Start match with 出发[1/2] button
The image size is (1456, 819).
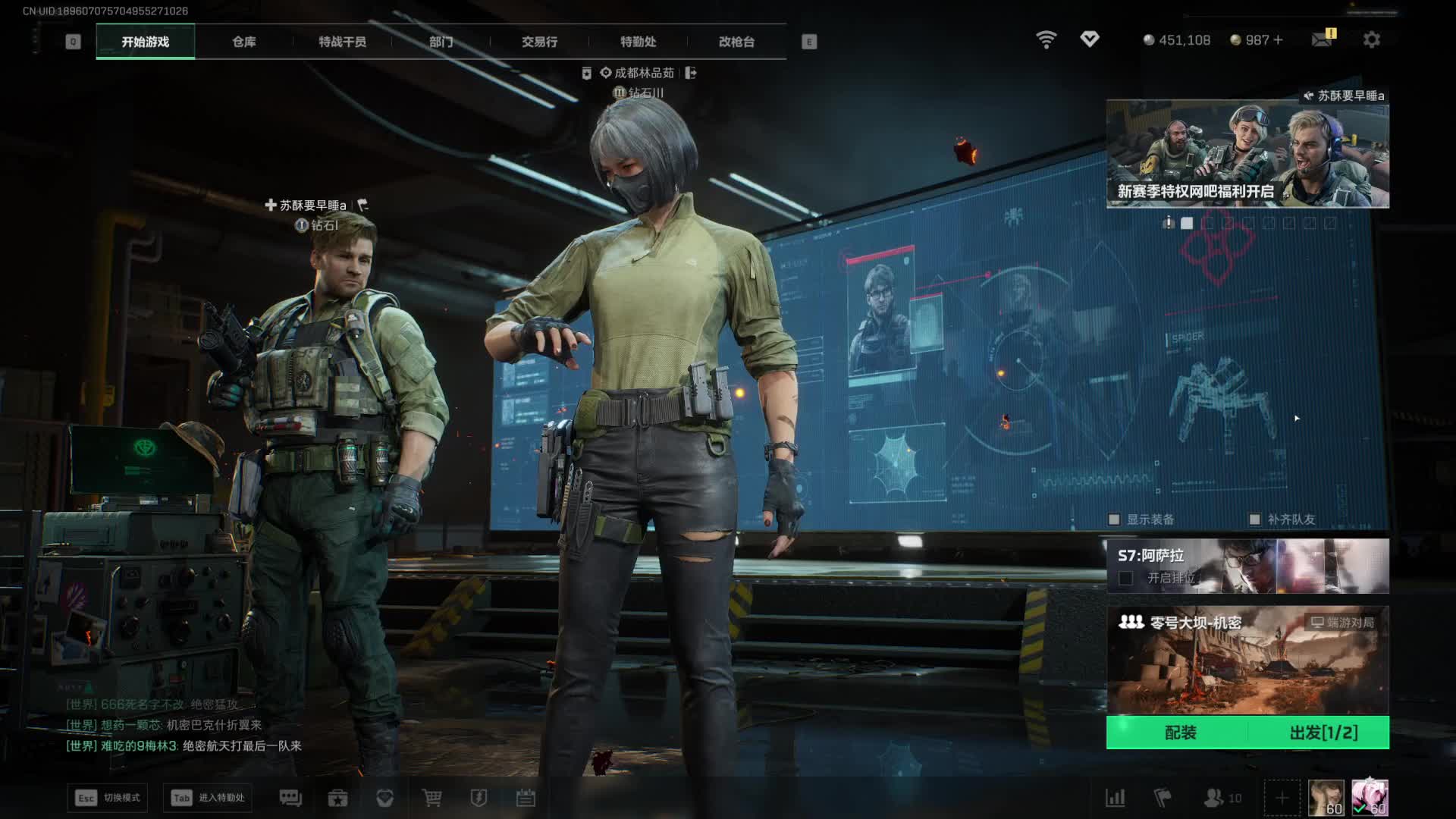click(x=1323, y=733)
